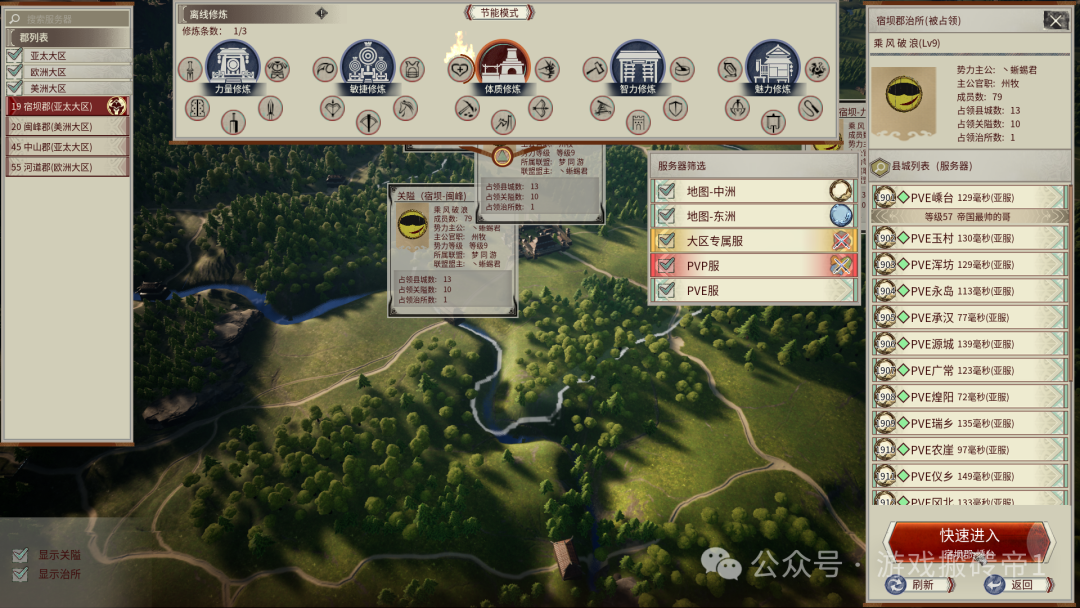
Task: Toggle the 欧洲大区 region checkbox
Action: (x=15, y=72)
